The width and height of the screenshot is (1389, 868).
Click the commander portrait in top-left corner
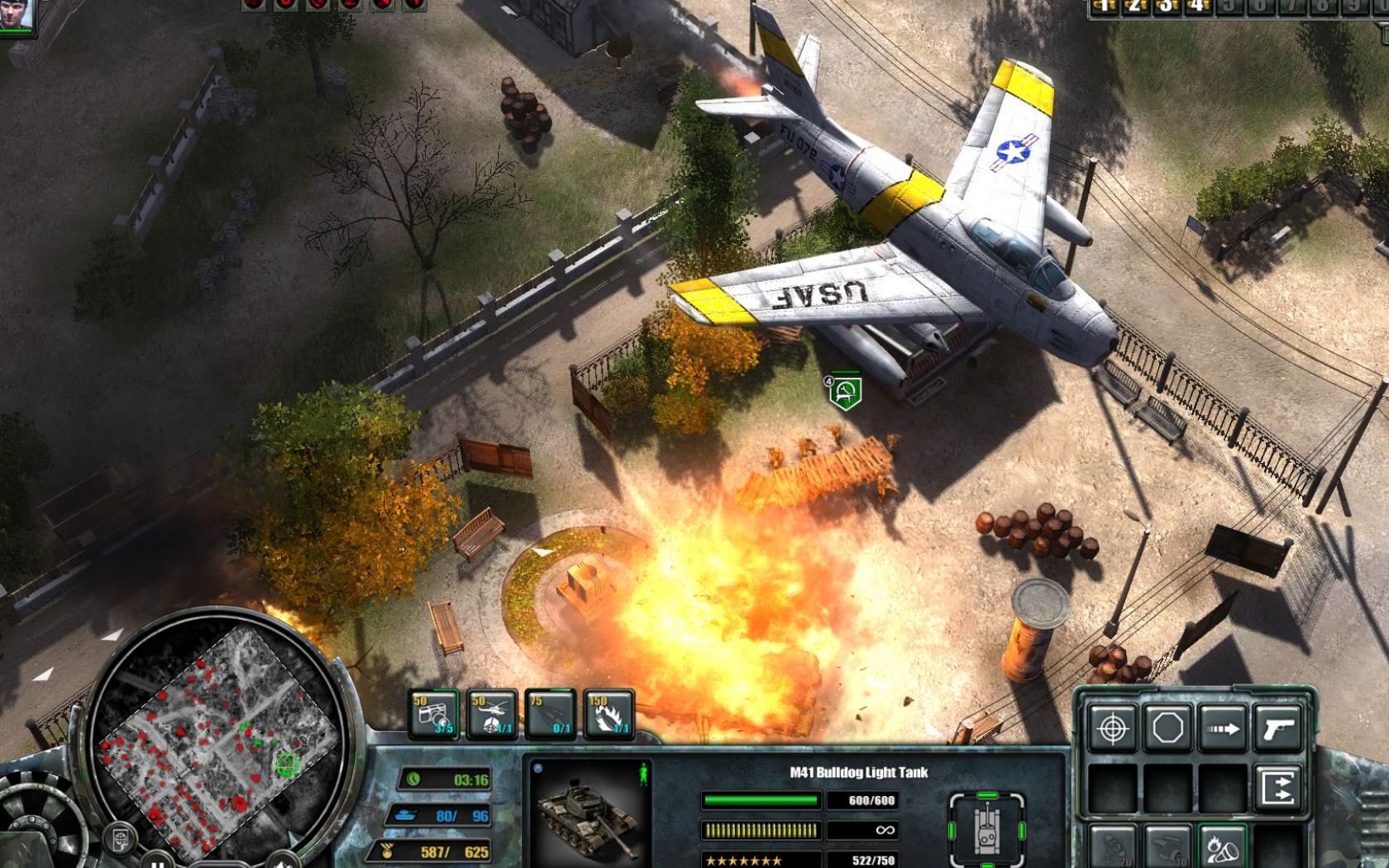[x=15, y=15]
